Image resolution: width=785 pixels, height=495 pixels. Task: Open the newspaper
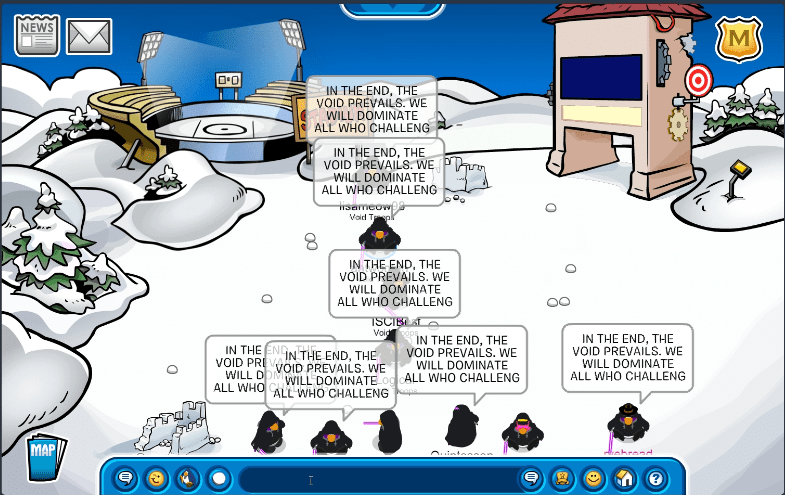click(x=37, y=35)
